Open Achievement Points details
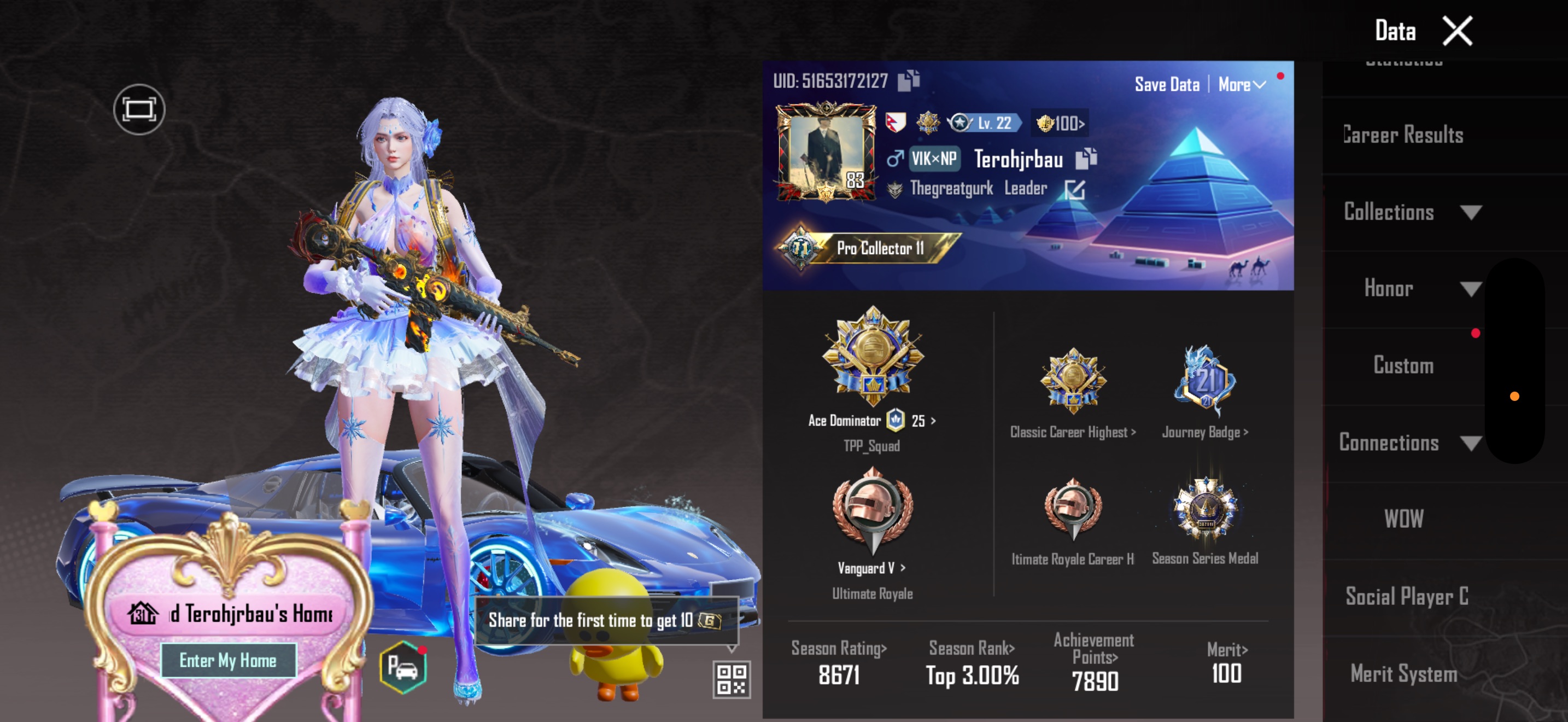 point(1094,661)
